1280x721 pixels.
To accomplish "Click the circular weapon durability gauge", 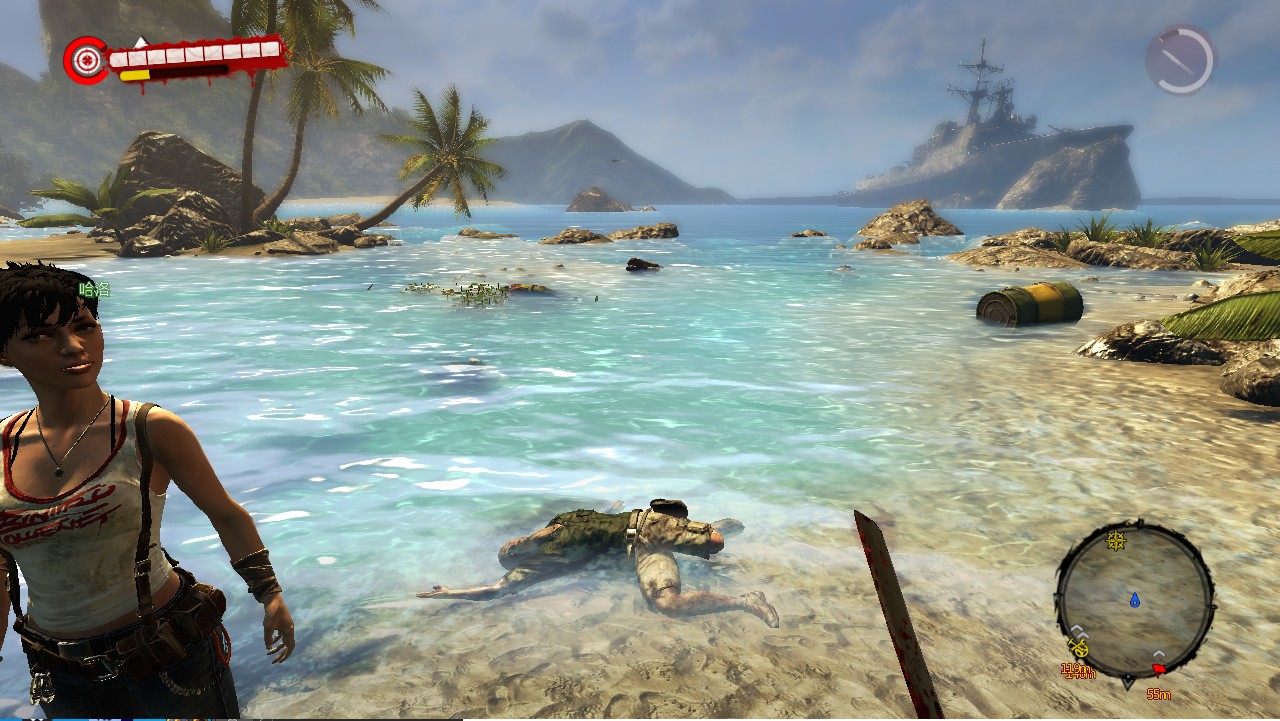I will click(x=1180, y=60).
